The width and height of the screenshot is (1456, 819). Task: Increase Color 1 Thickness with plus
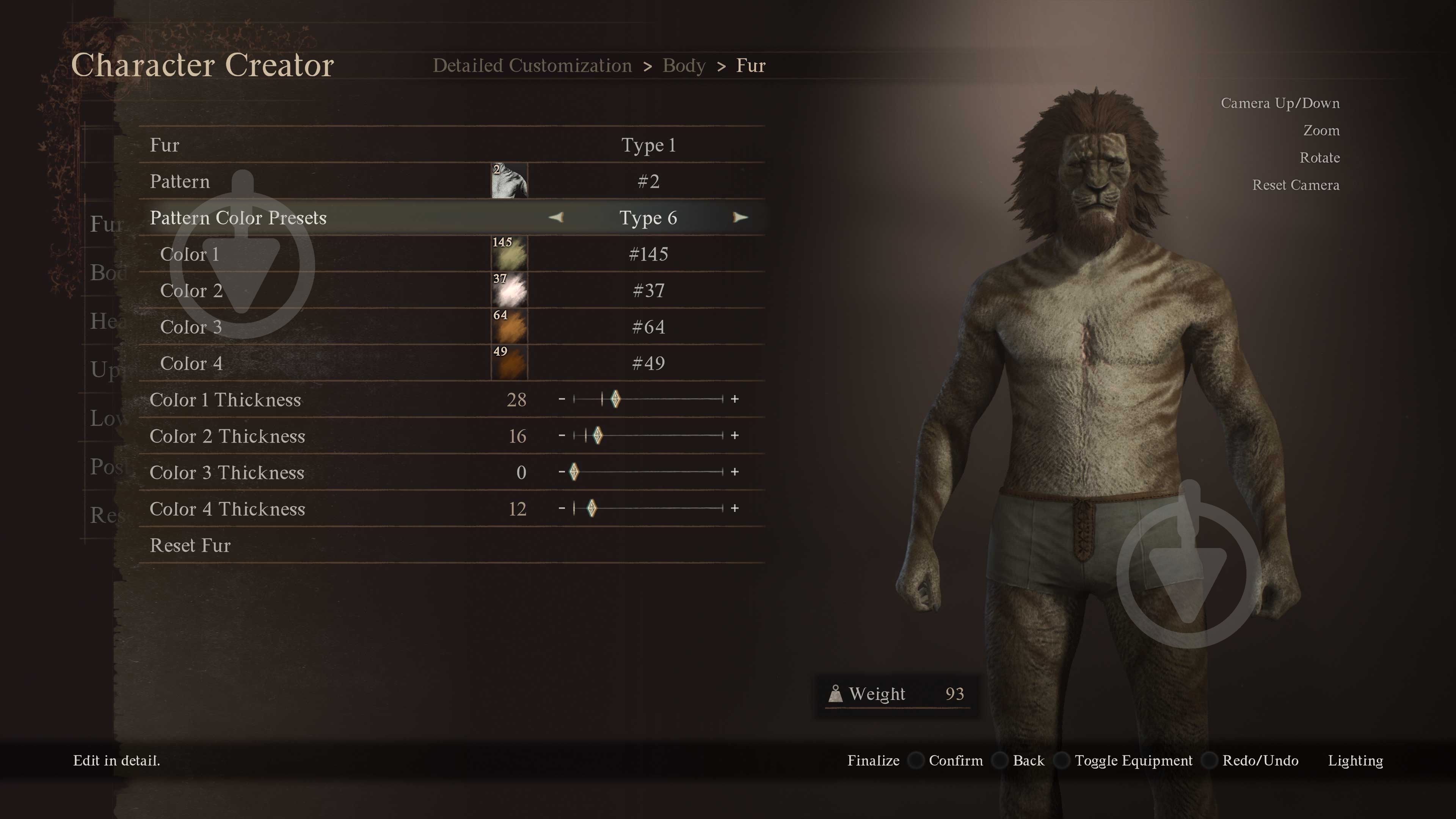pyautogui.click(x=734, y=399)
